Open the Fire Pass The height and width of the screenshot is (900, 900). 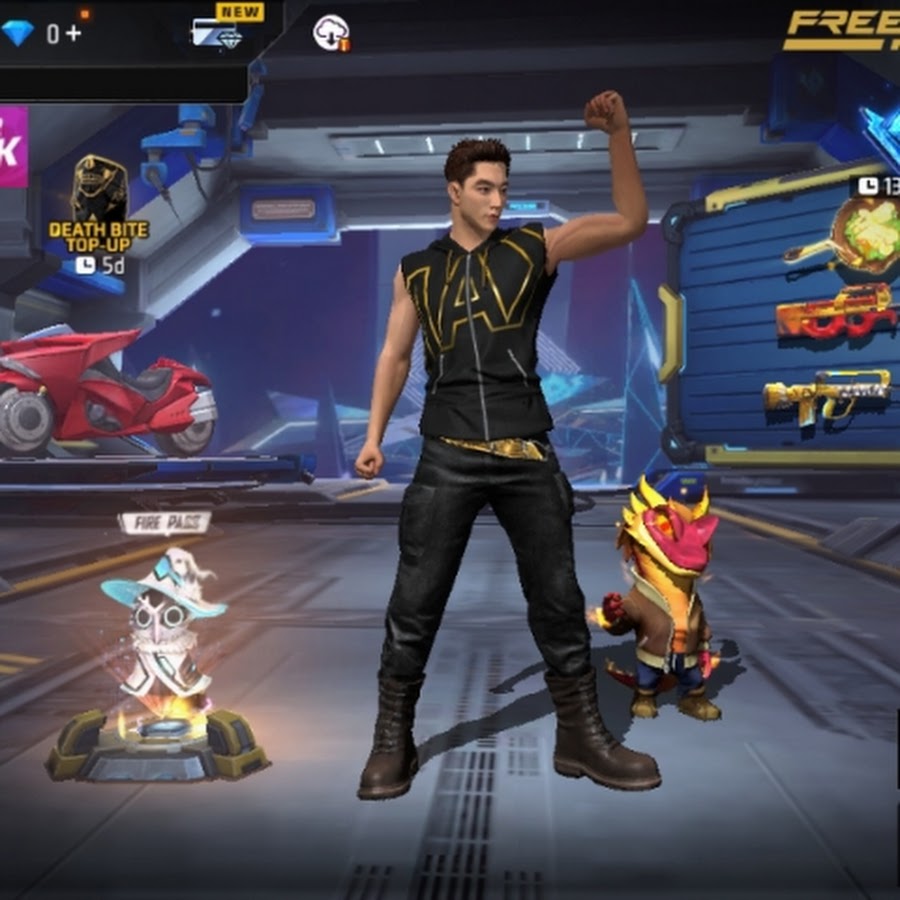(x=164, y=523)
